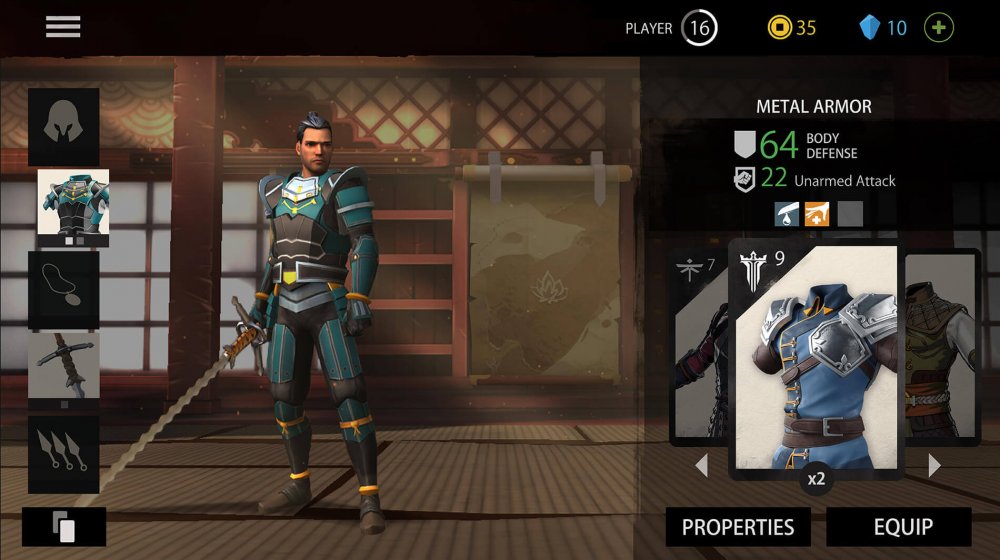This screenshot has width=1000, height=560.
Task: Select the body armor category
Action: pos(73,203)
